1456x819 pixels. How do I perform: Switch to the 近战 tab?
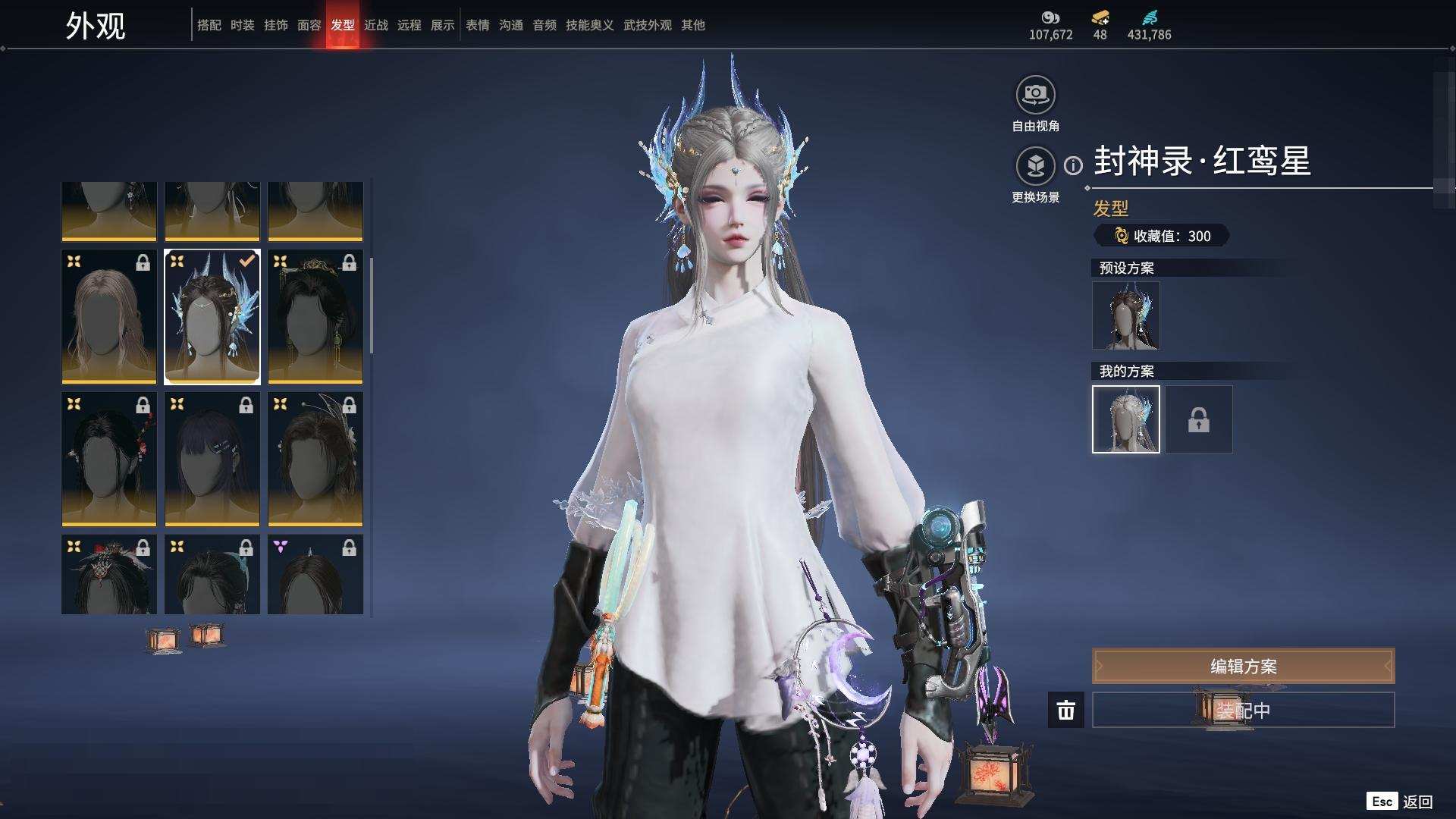[x=375, y=25]
